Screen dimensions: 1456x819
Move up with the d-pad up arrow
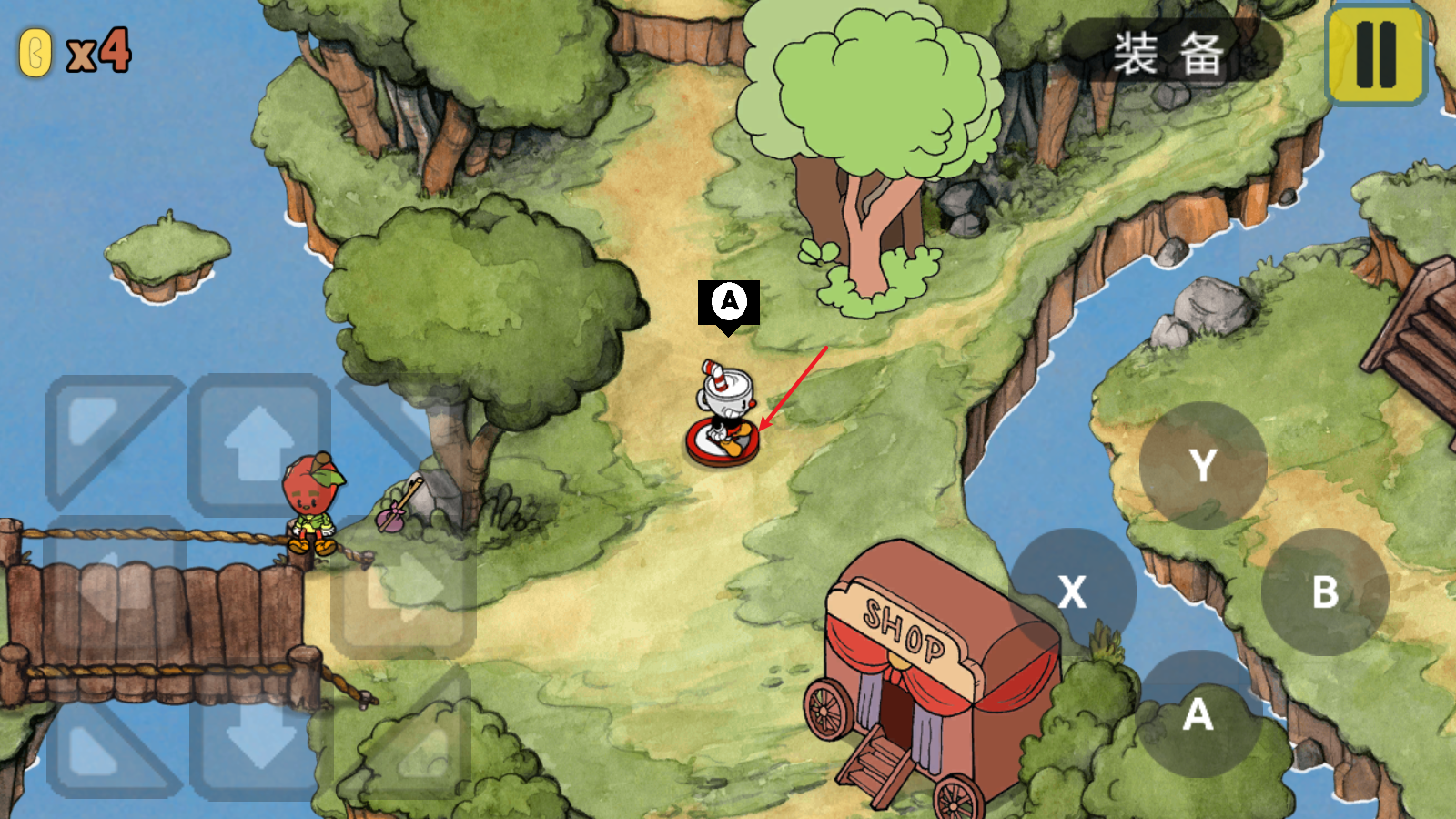tap(259, 444)
